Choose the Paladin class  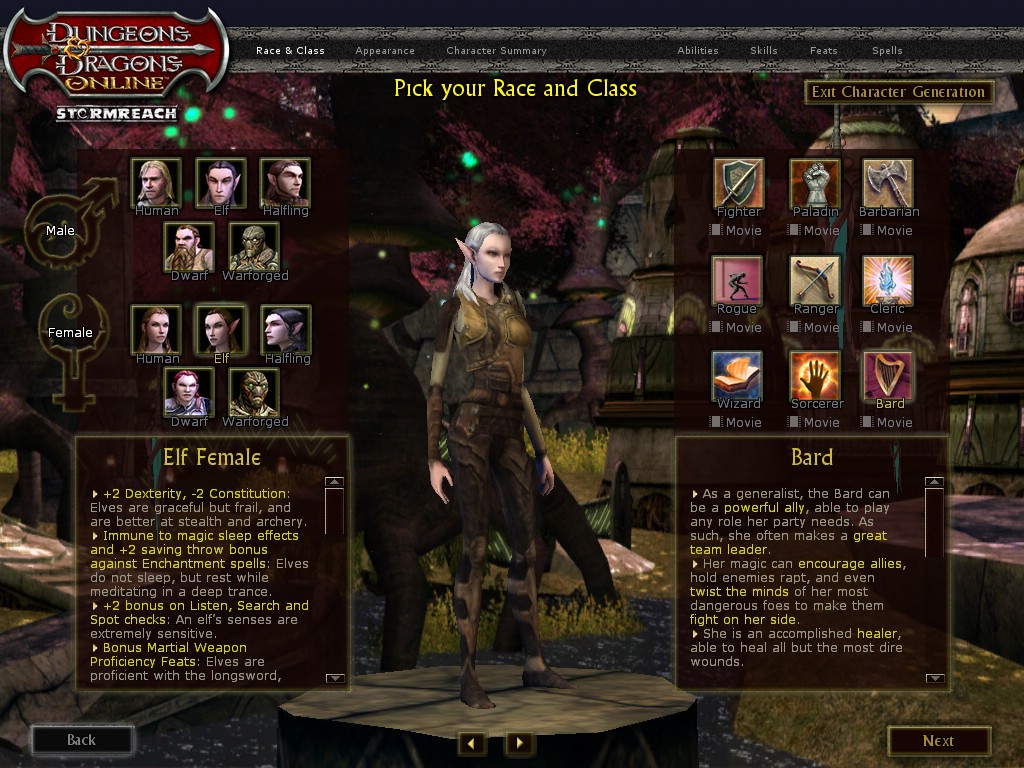click(814, 183)
